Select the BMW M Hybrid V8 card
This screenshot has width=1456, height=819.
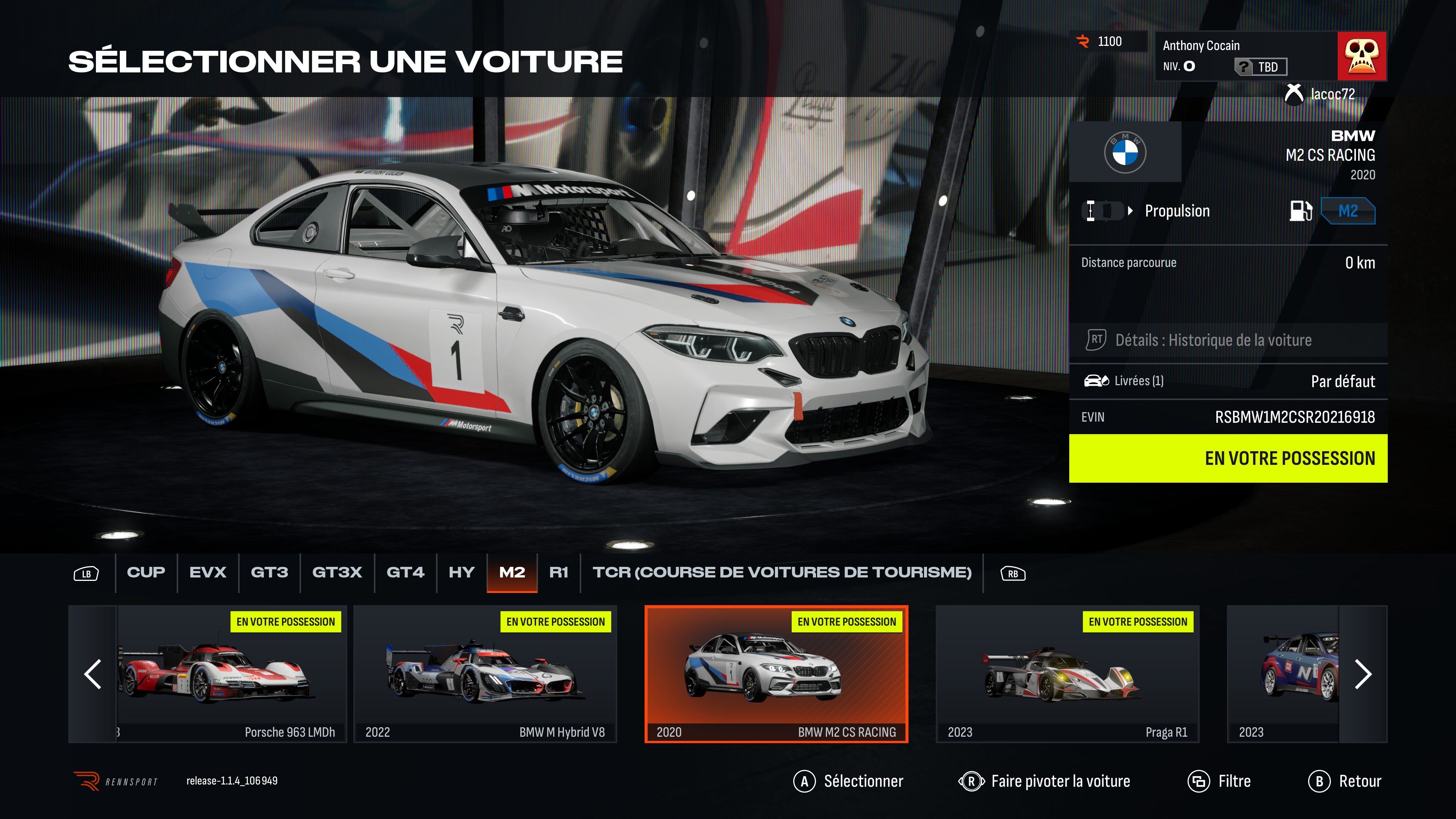[485, 674]
